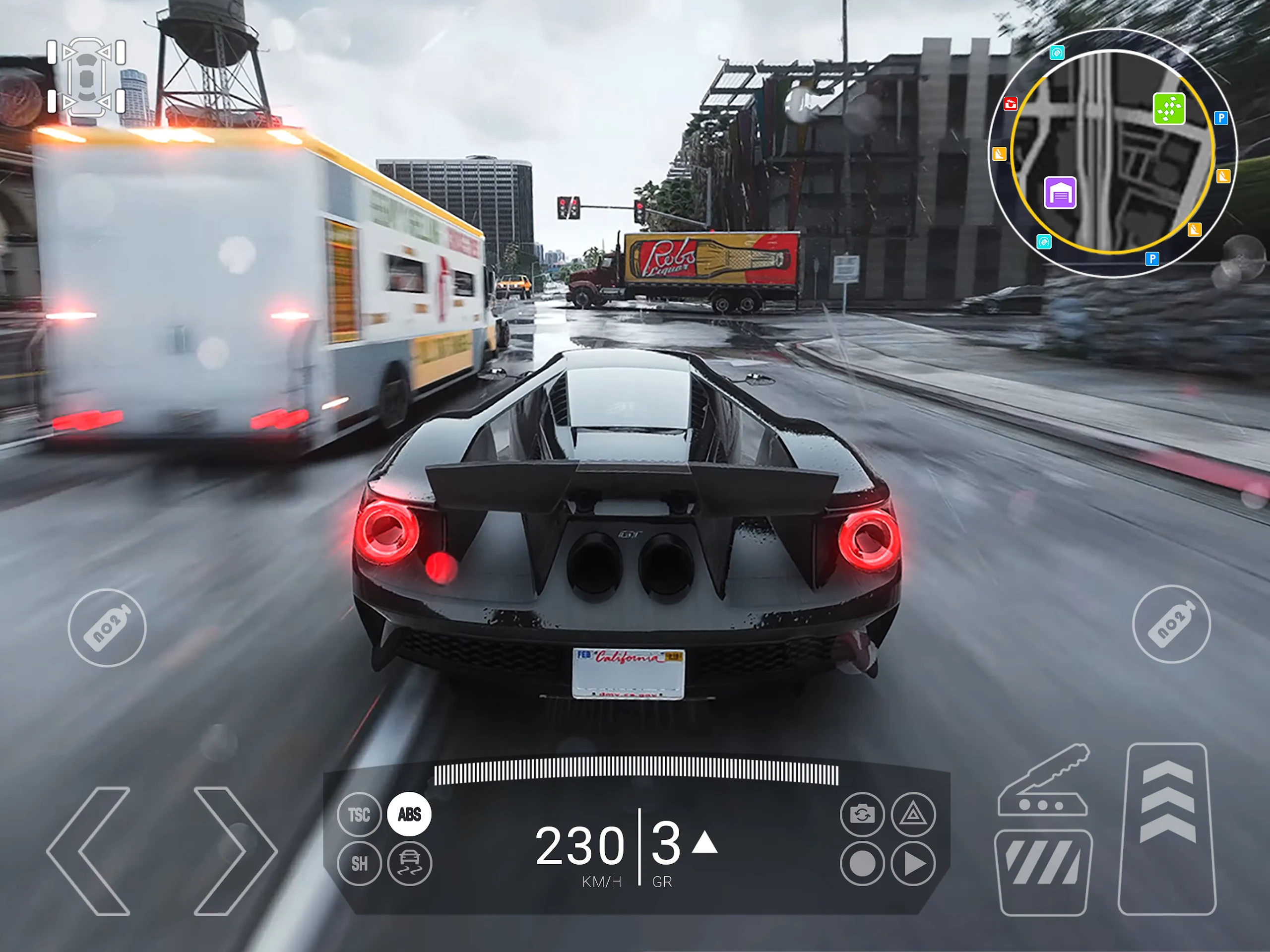Toggle the TSC traction control button
The width and height of the screenshot is (1270, 952).
[359, 814]
